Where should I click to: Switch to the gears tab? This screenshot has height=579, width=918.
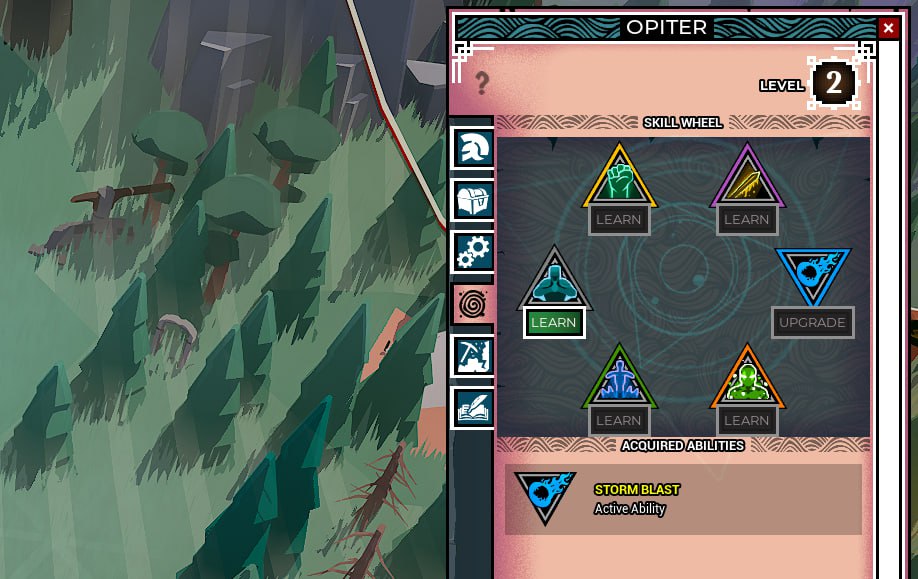pyautogui.click(x=472, y=252)
